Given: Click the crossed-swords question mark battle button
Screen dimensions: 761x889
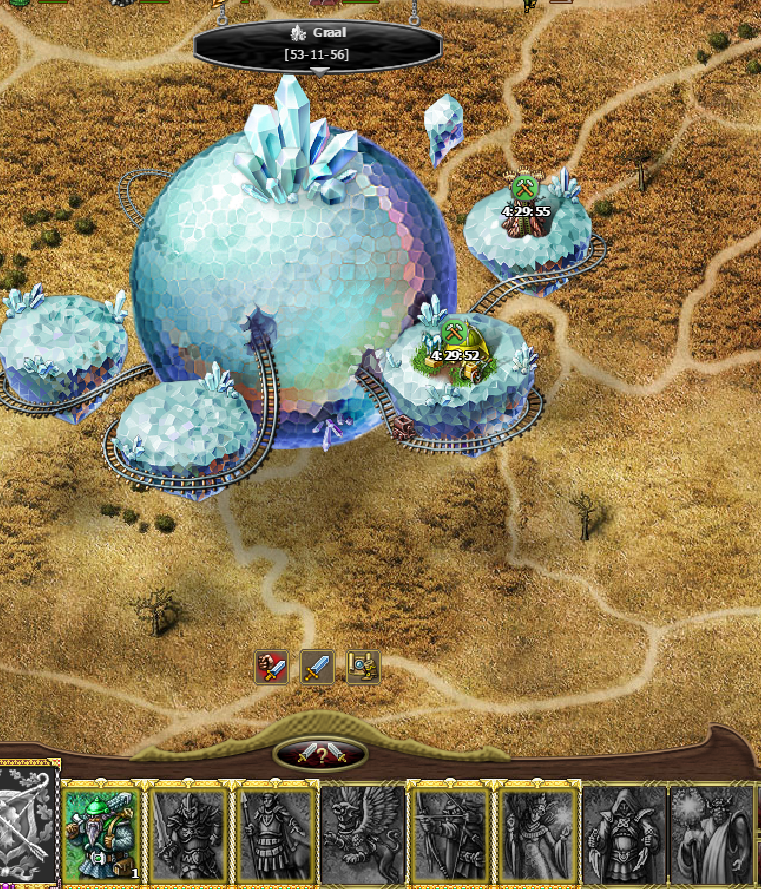Looking at the screenshot, I should pyautogui.click(x=320, y=755).
